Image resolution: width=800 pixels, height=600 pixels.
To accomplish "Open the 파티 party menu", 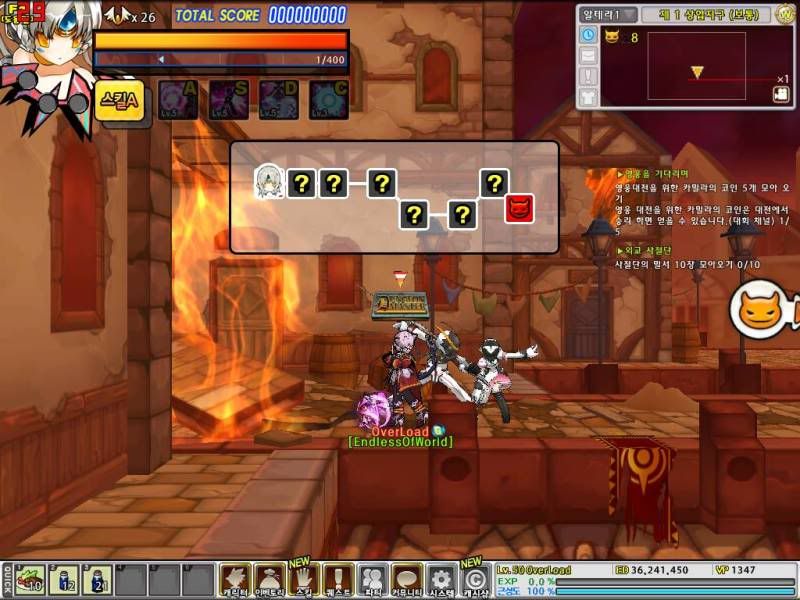I will coord(373,580).
